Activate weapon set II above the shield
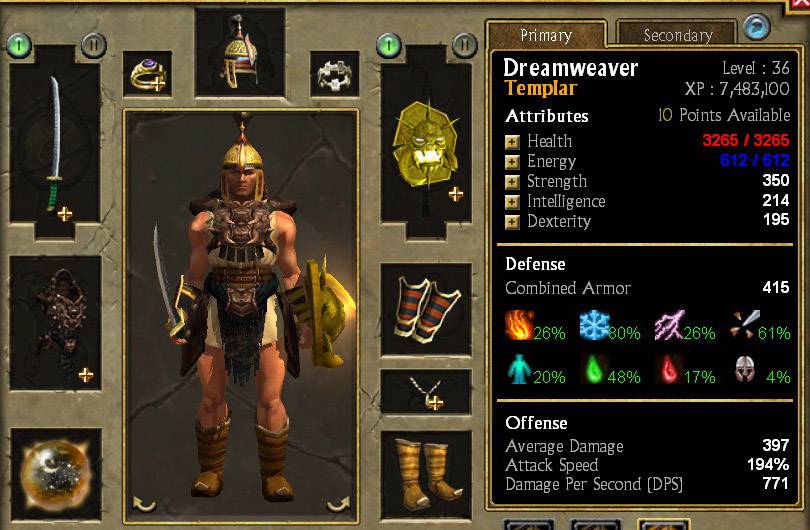 (x=464, y=44)
